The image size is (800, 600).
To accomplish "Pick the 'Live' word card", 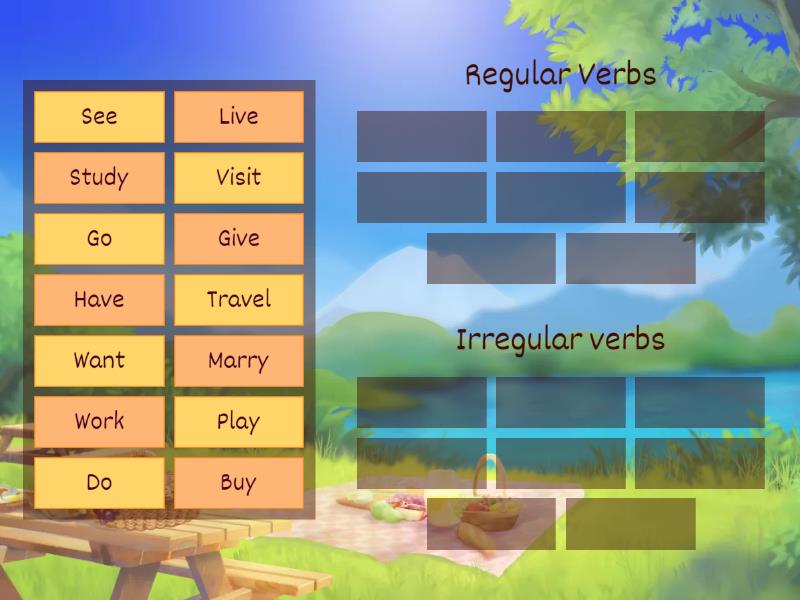I will [x=239, y=117].
